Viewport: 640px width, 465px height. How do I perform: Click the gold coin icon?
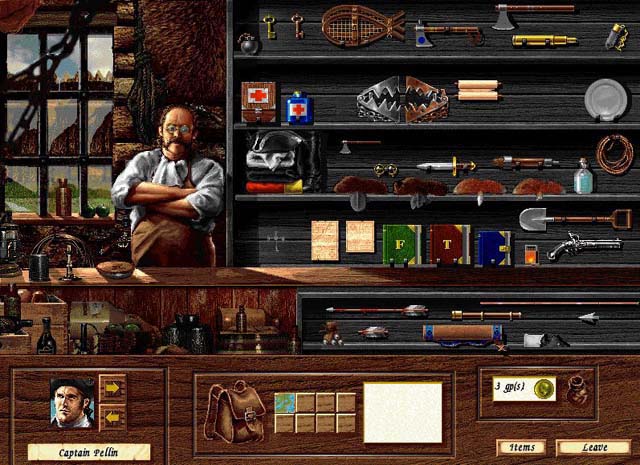click(x=543, y=388)
